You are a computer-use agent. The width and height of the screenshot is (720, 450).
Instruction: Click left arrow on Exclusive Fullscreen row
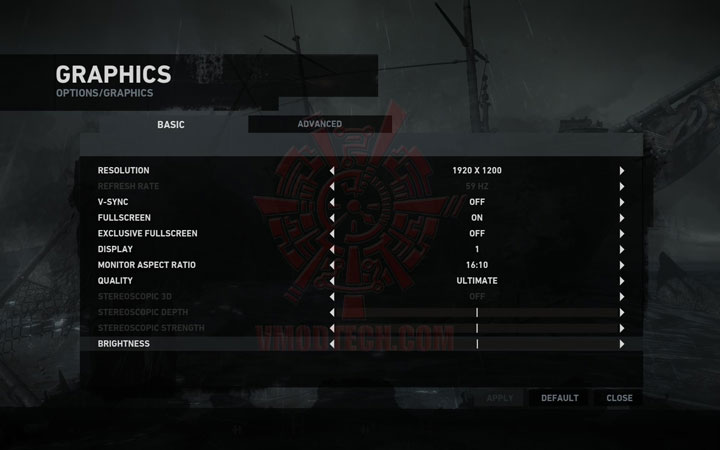[332, 233]
